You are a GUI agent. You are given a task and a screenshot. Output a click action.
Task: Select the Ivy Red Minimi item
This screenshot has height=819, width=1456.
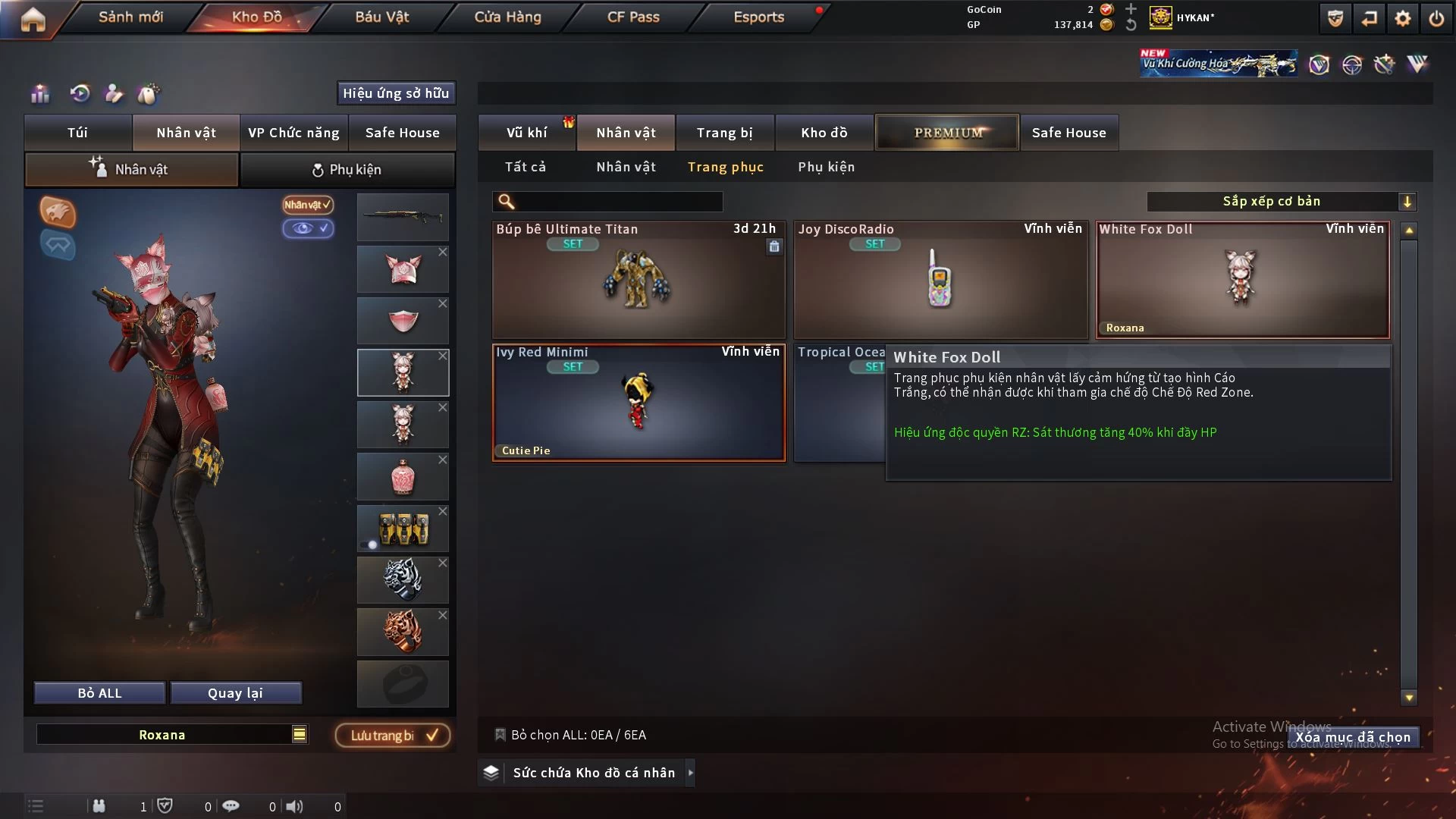pos(638,403)
